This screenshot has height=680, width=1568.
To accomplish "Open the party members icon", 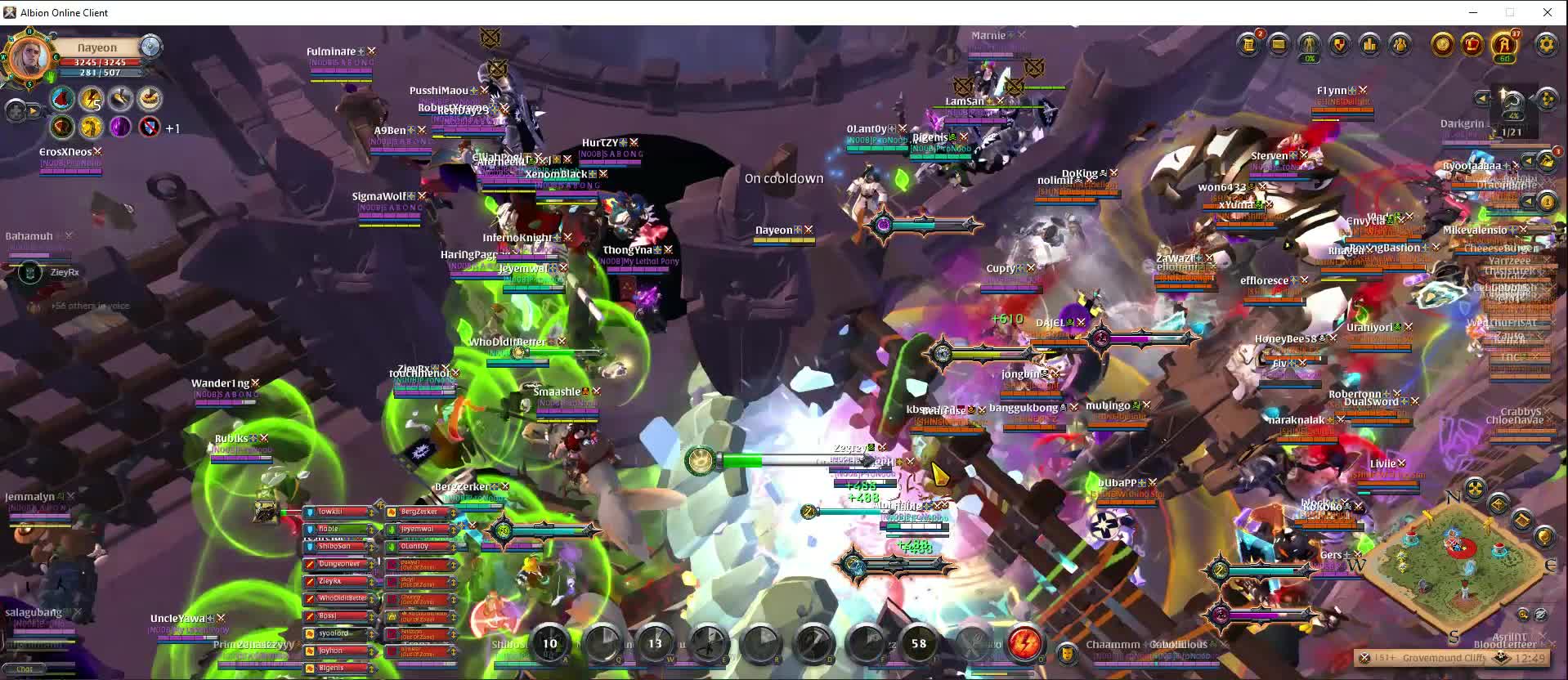I will tap(1400, 44).
